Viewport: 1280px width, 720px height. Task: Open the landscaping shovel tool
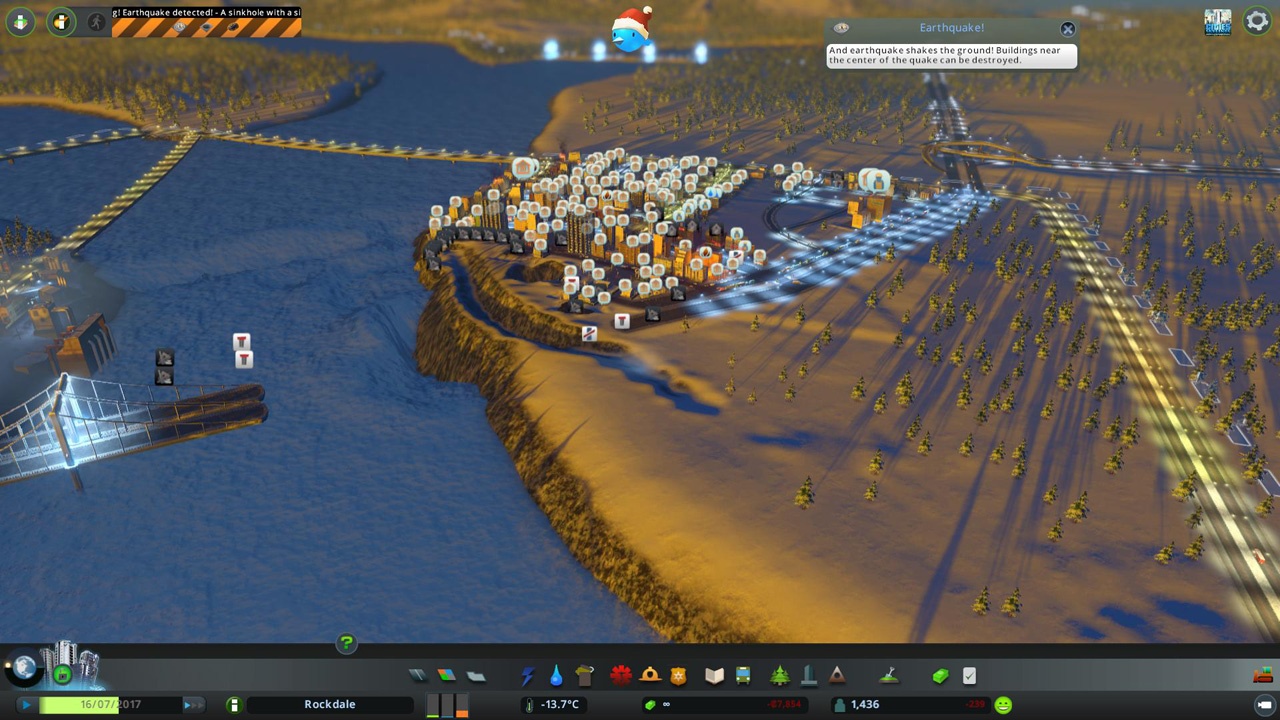[x=887, y=676]
